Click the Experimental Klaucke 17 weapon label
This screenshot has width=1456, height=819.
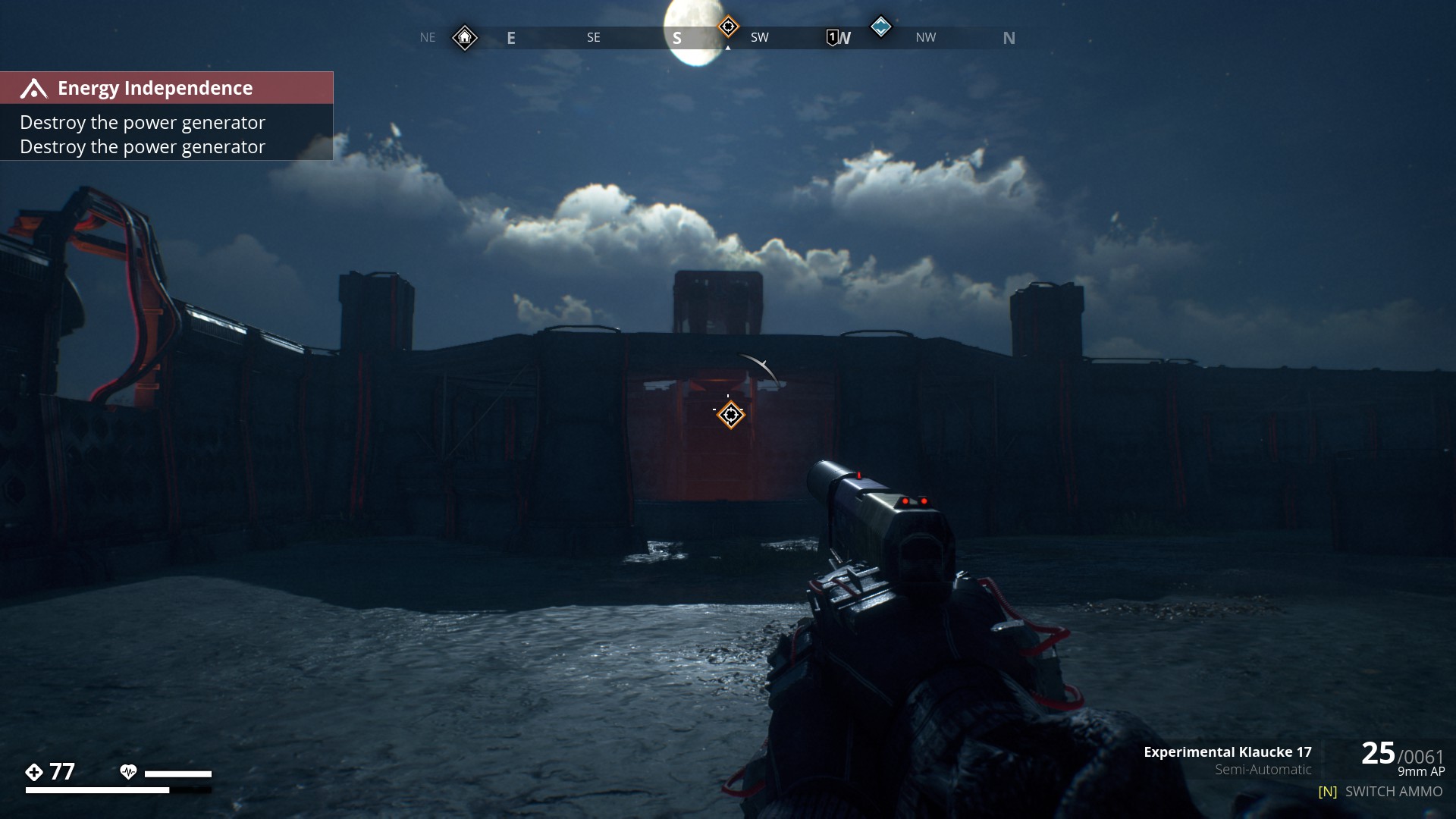point(1227,752)
